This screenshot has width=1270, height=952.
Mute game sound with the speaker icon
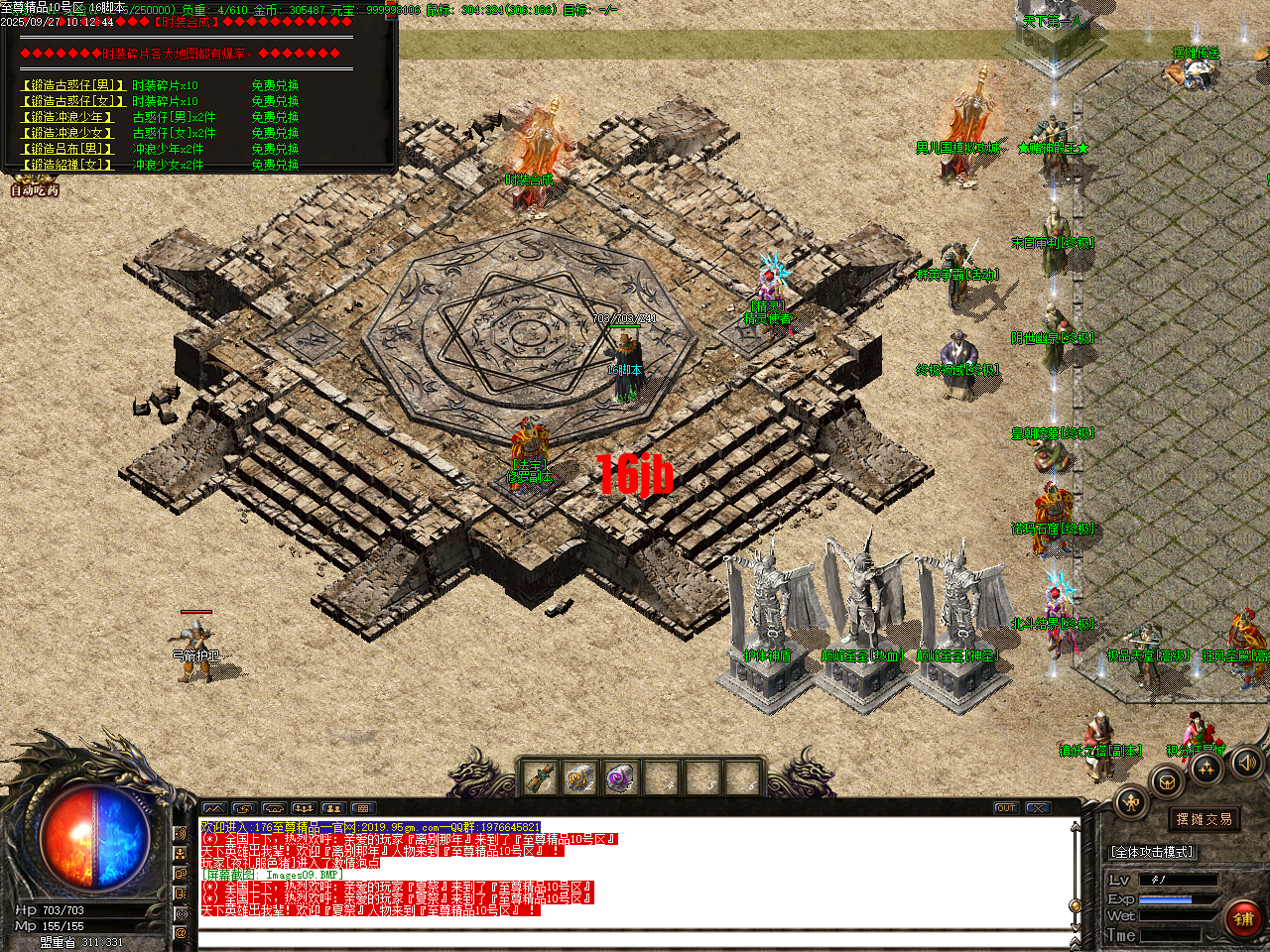pos(1245,764)
